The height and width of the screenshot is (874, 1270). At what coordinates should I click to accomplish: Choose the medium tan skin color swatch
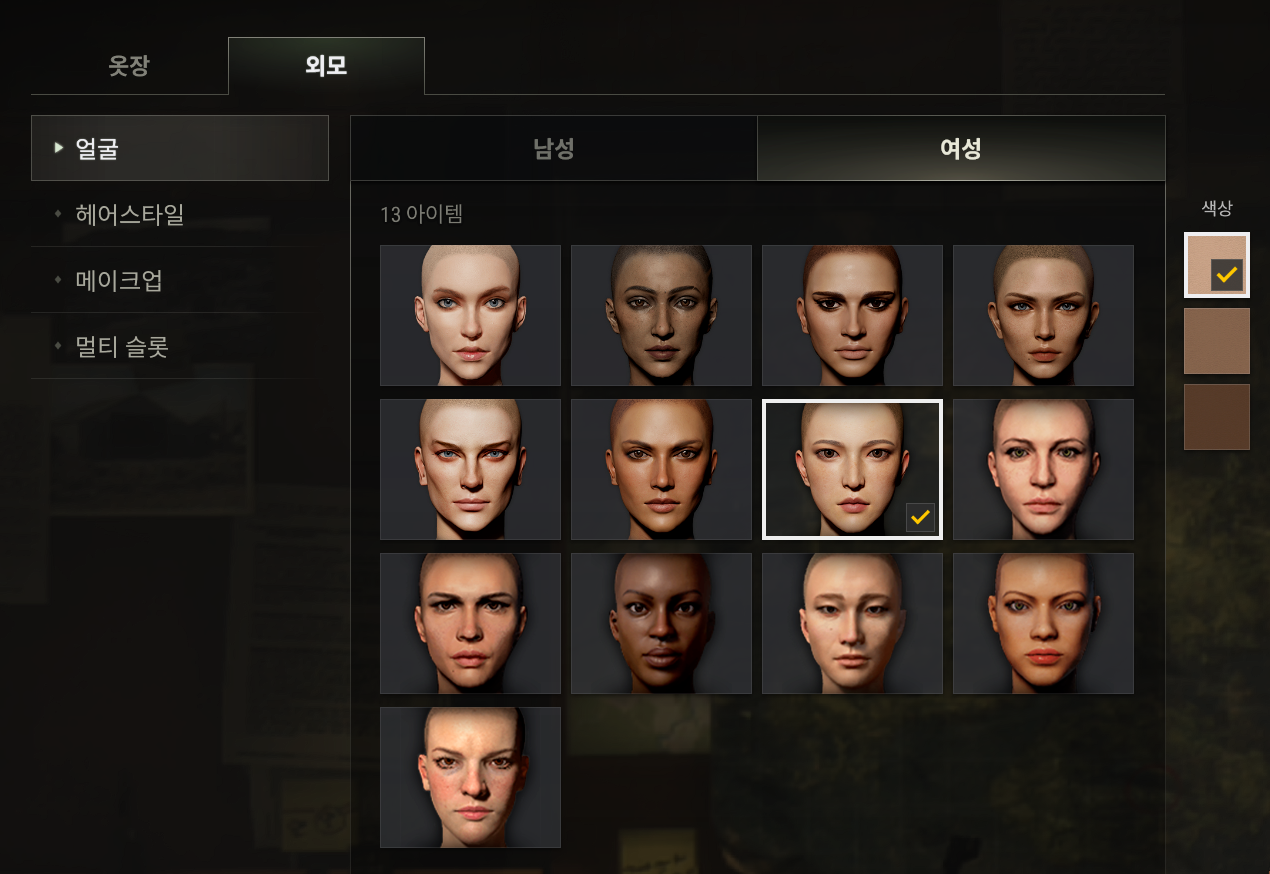(x=1216, y=341)
